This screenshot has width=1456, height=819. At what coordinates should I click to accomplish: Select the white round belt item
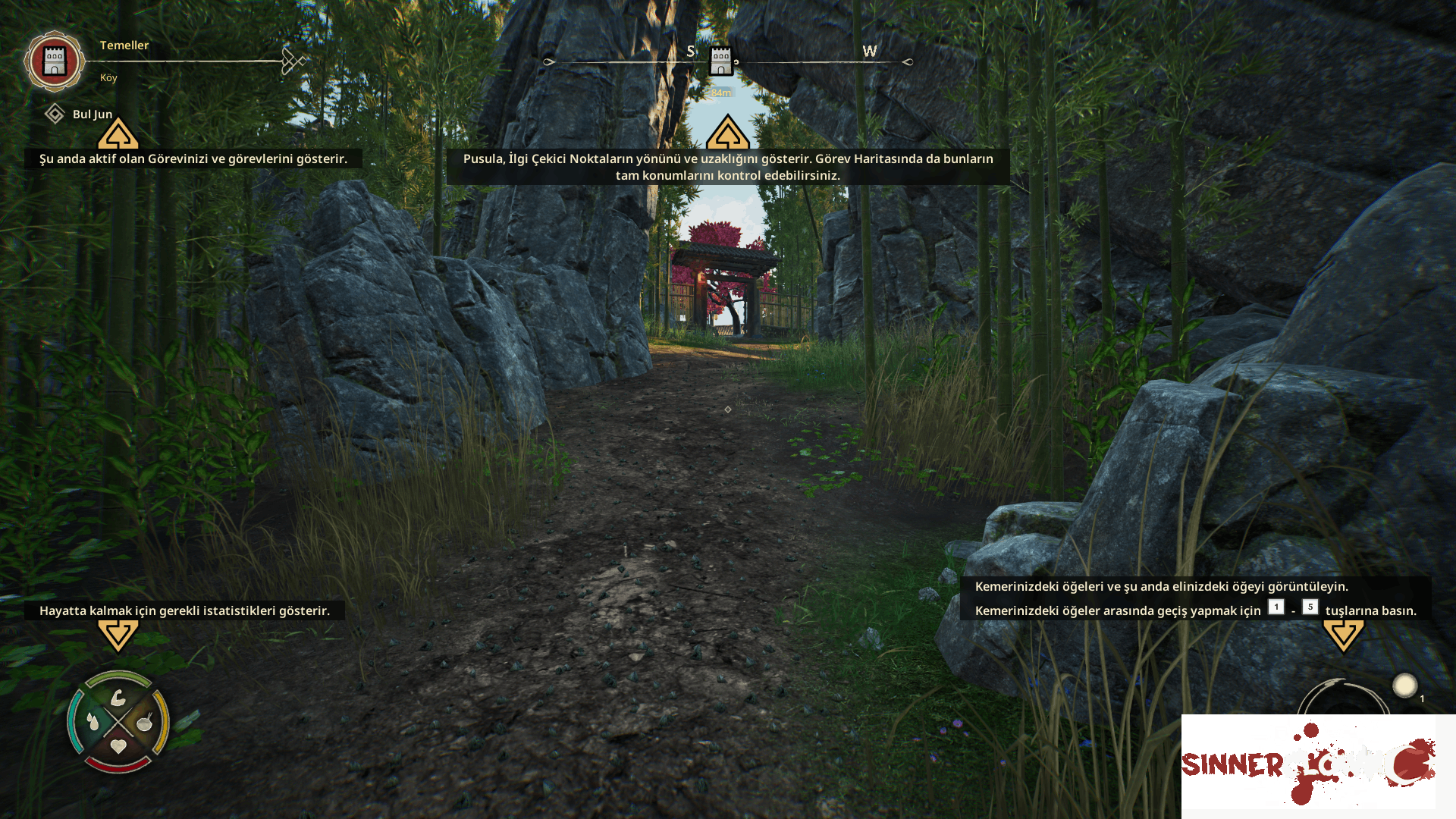tap(1404, 686)
